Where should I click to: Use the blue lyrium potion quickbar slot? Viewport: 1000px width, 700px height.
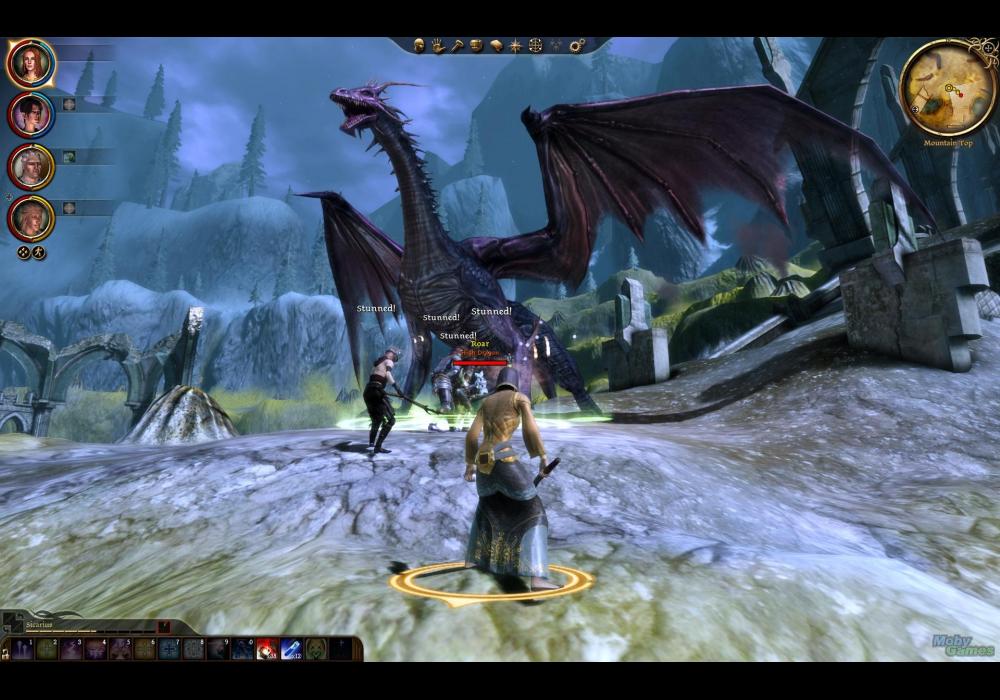[291, 649]
